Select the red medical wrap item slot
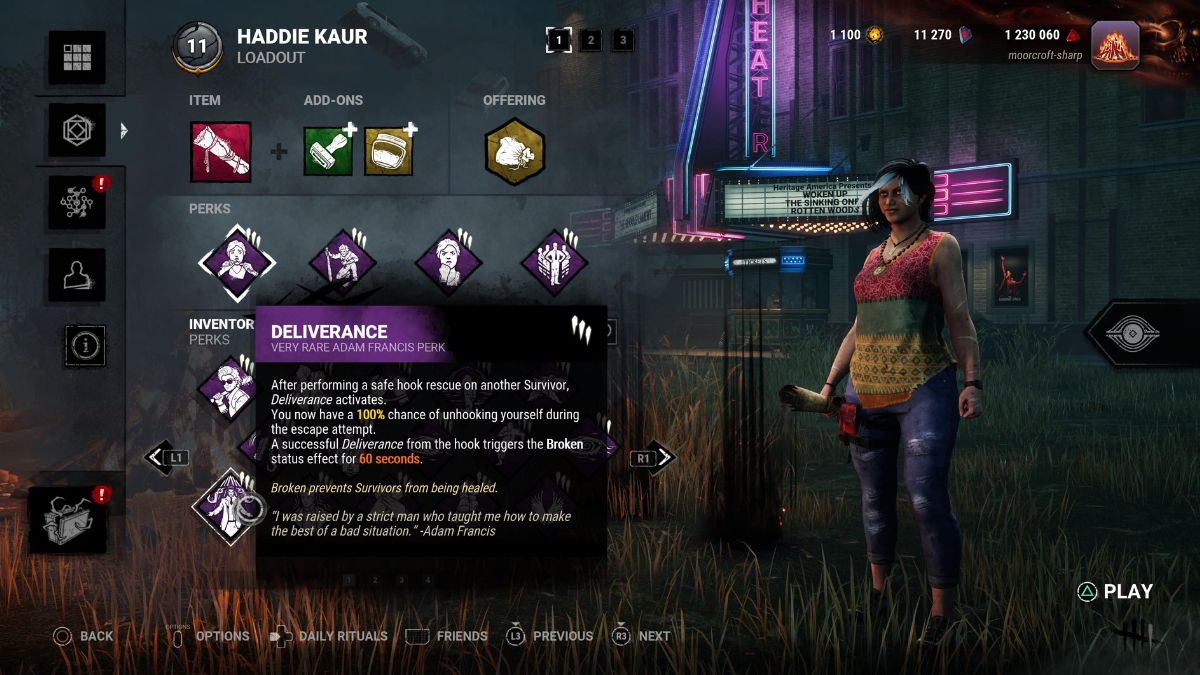The width and height of the screenshot is (1200, 675). [221, 151]
